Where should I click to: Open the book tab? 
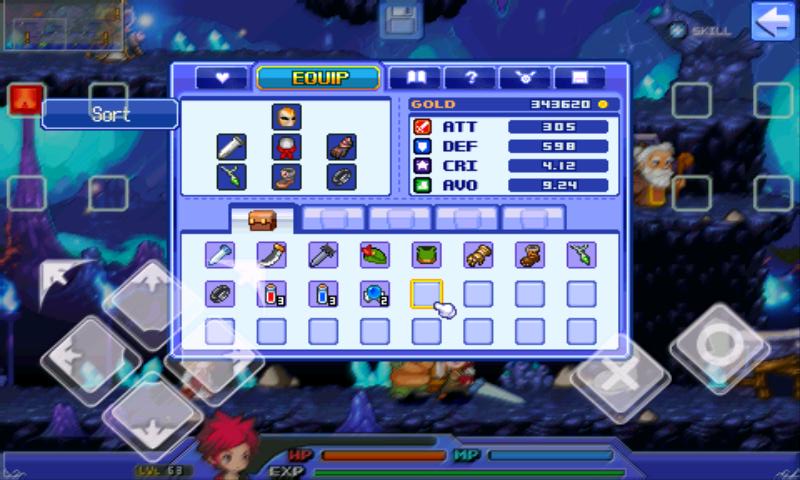tap(414, 78)
